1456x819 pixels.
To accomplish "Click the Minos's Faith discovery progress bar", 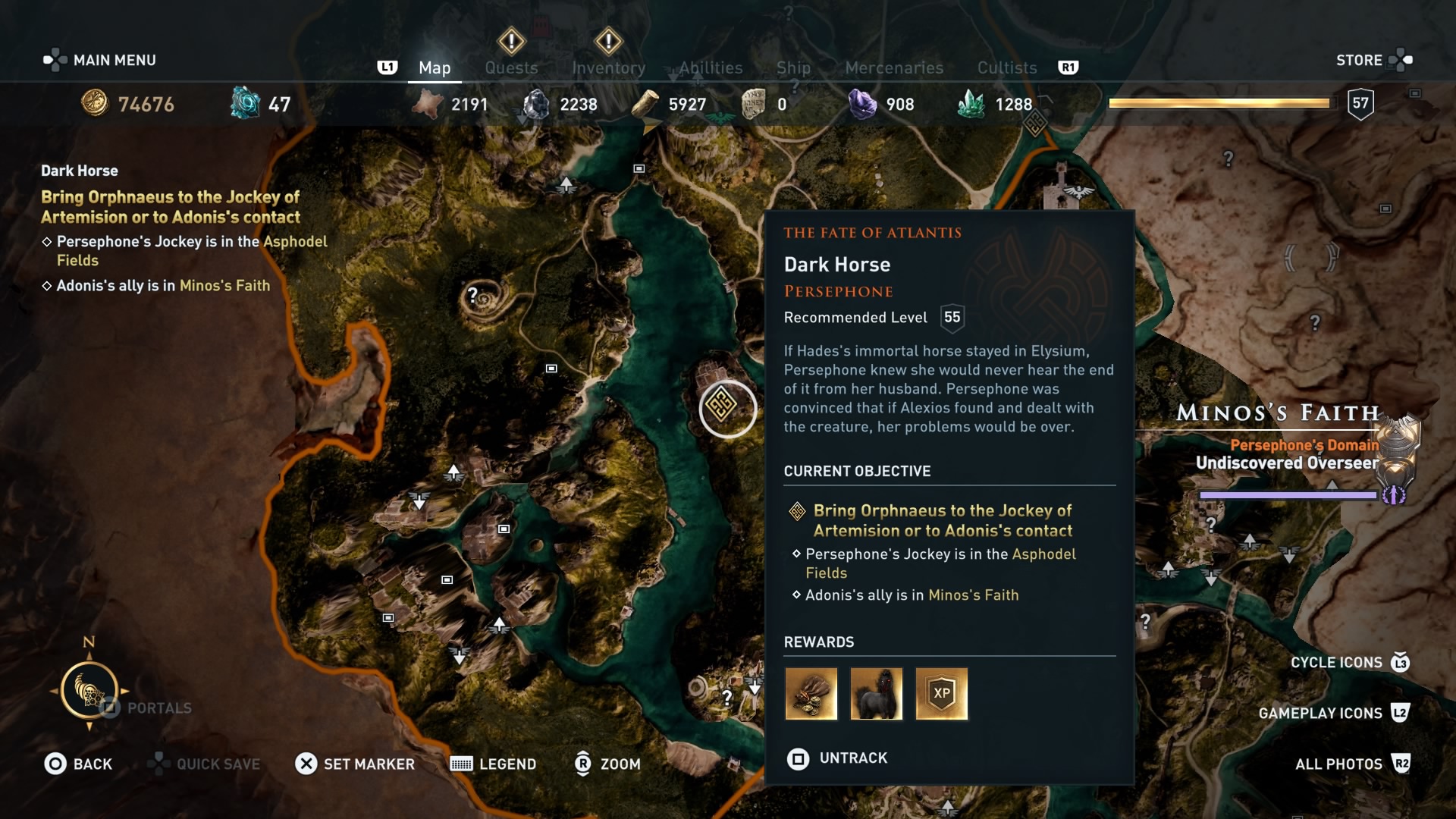I will tap(1289, 494).
